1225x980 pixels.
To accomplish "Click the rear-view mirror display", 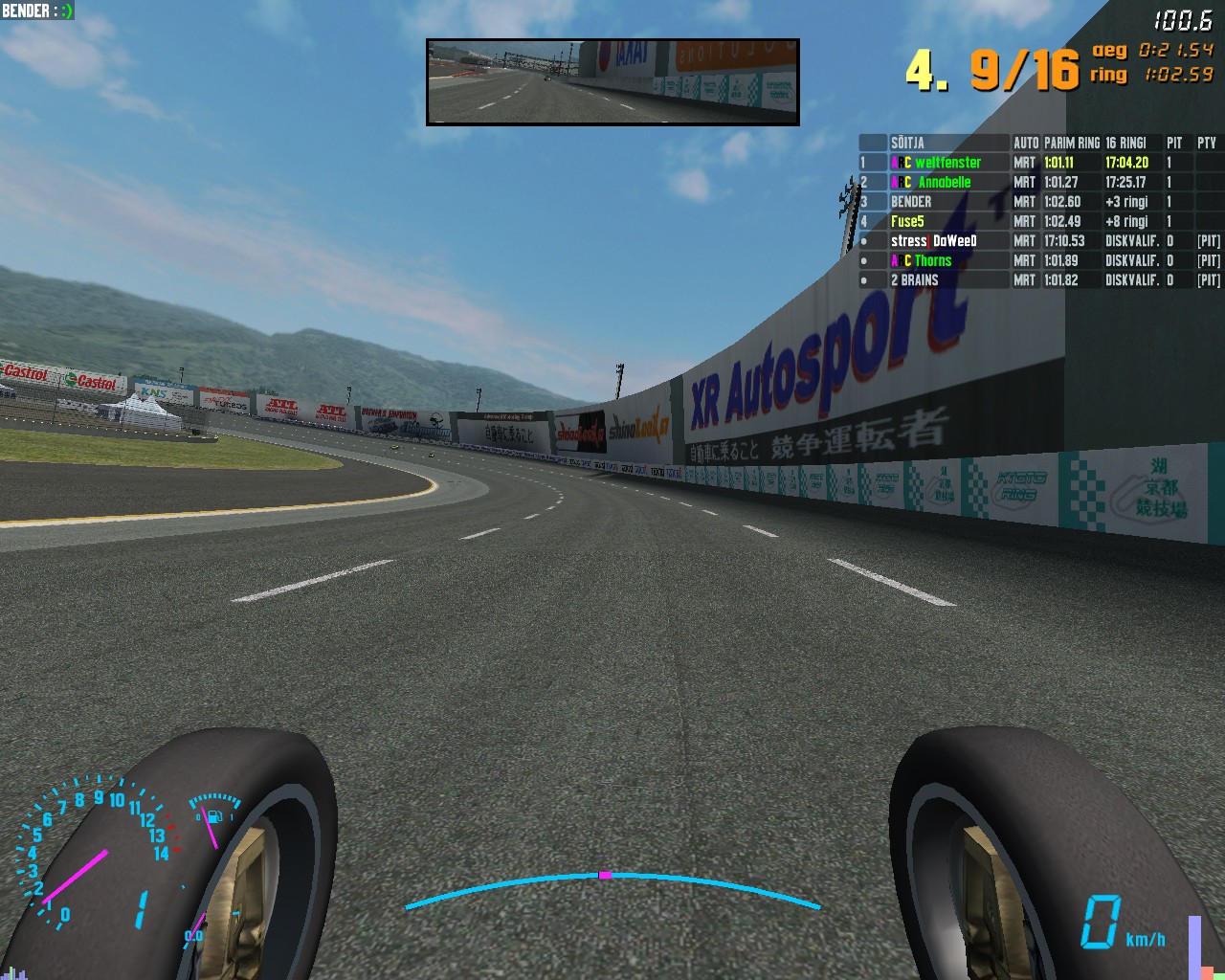I will click(612, 82).
